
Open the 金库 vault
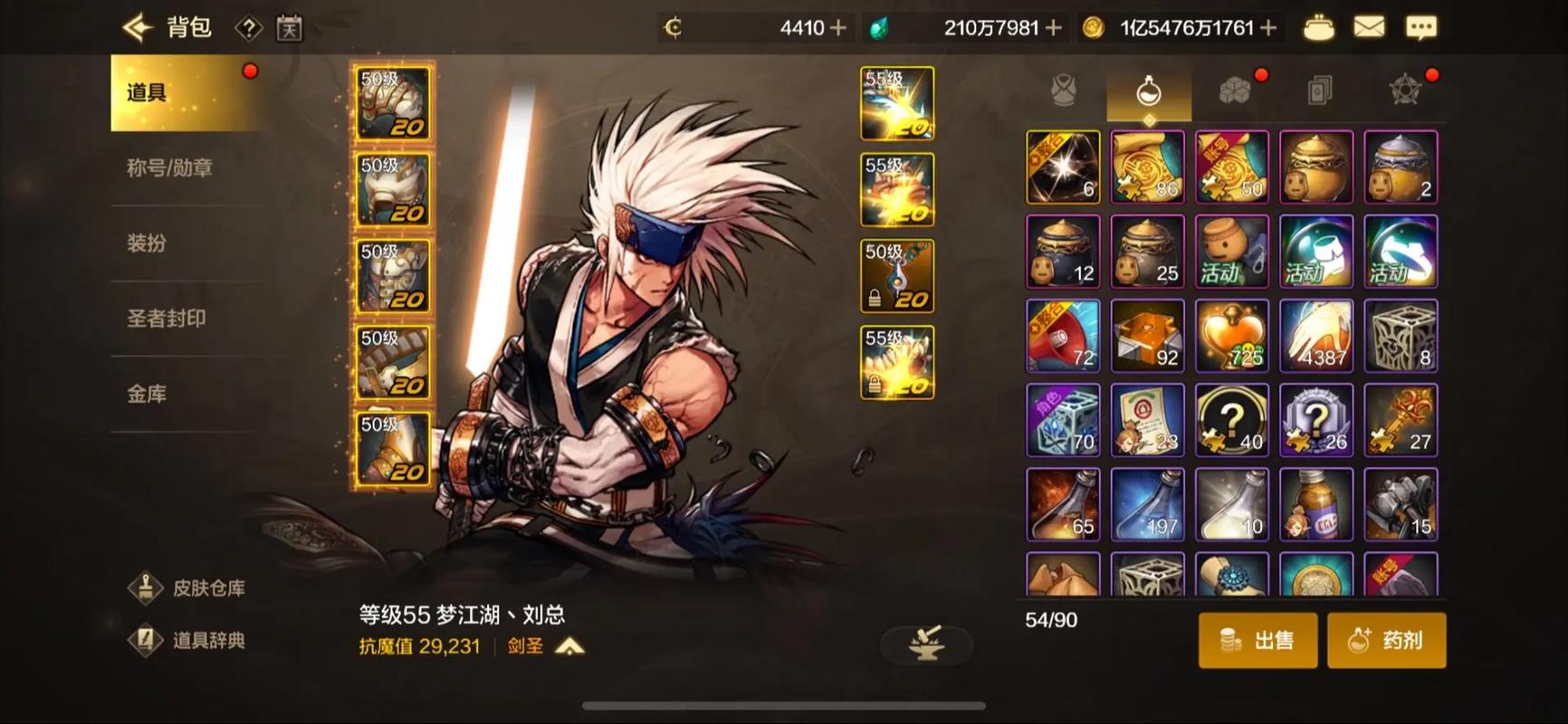147,393
